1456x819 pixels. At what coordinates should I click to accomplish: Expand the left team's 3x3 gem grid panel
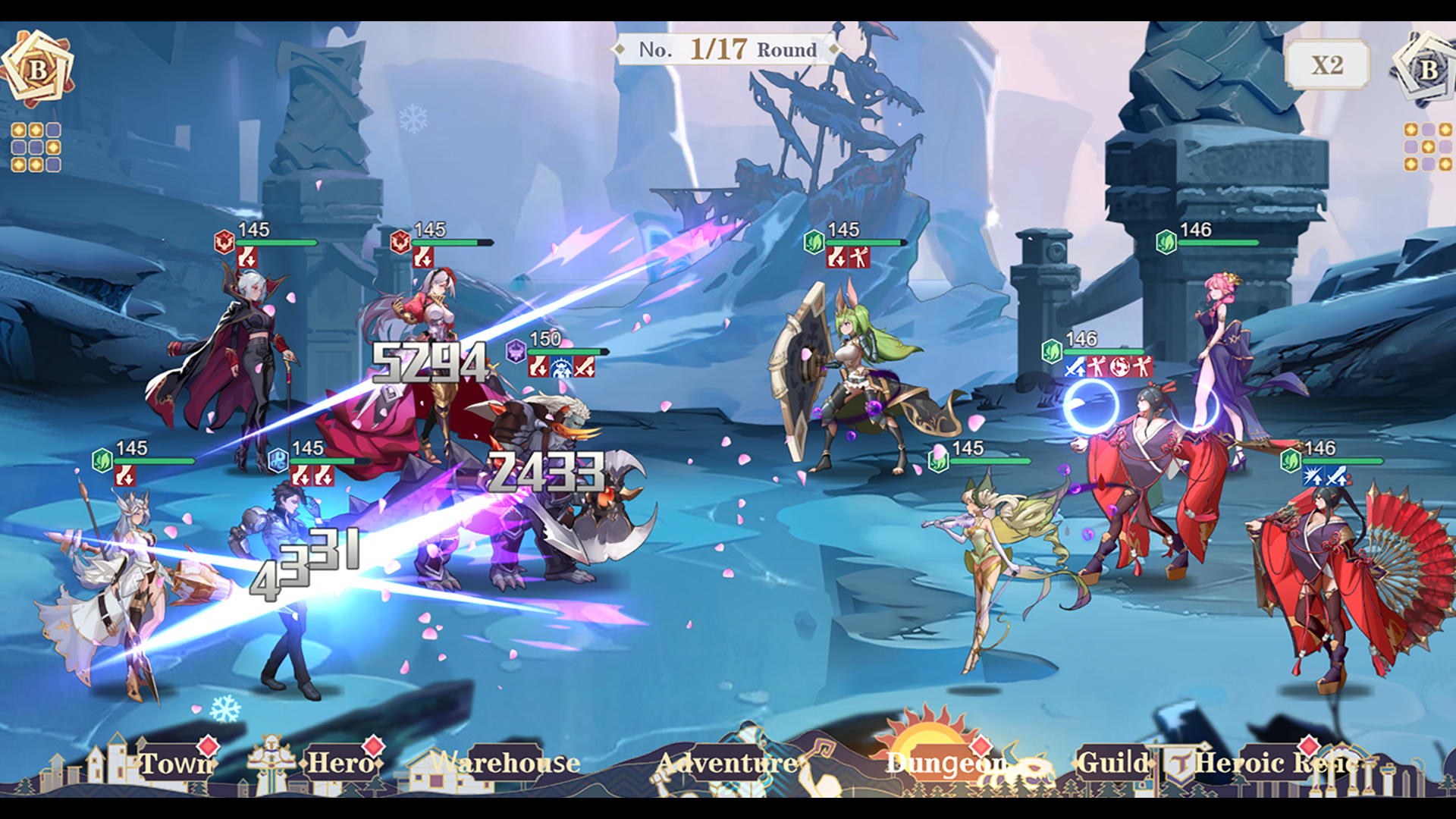[36, 146]
